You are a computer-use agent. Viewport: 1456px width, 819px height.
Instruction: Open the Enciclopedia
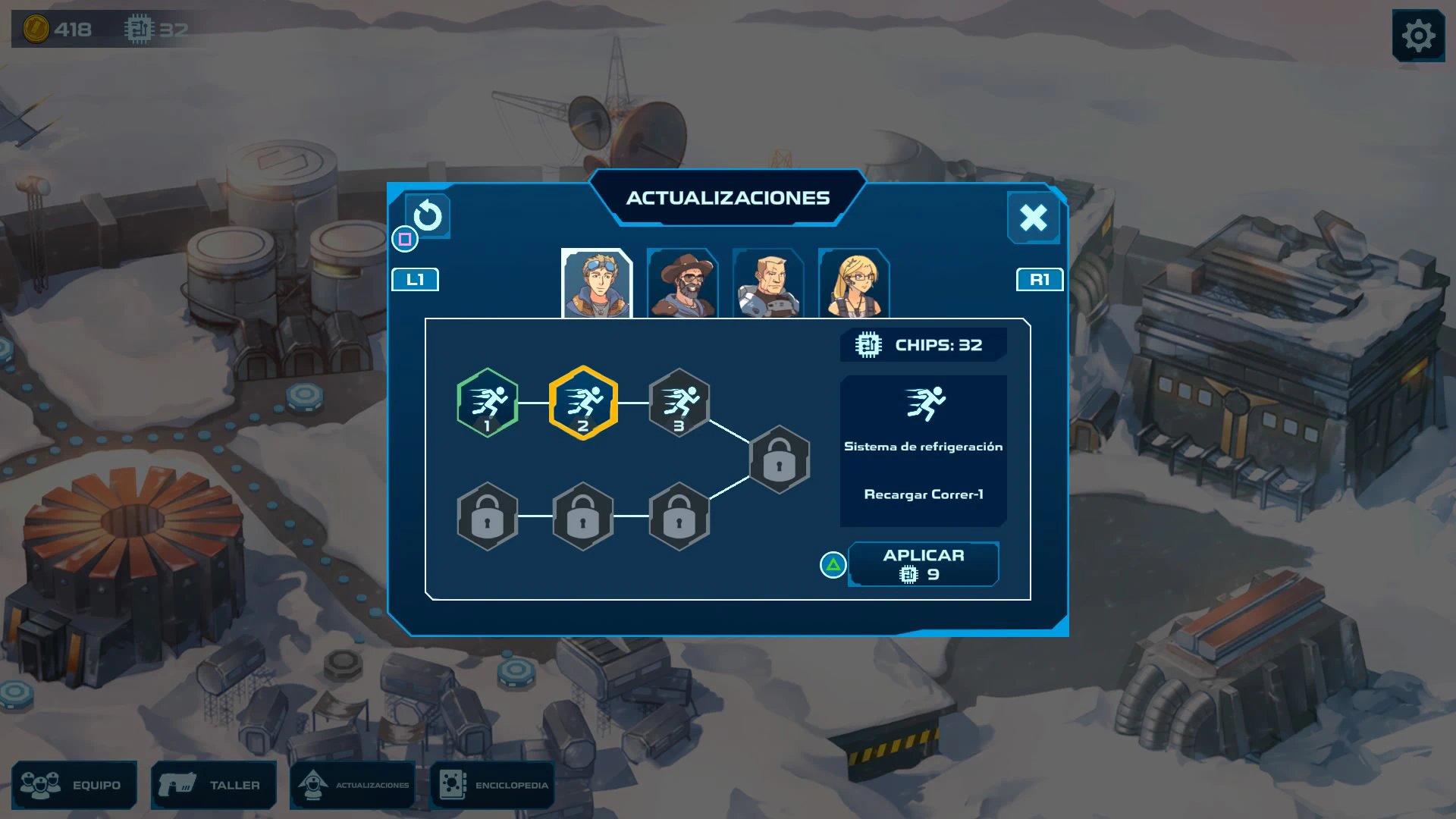[493, 785]
